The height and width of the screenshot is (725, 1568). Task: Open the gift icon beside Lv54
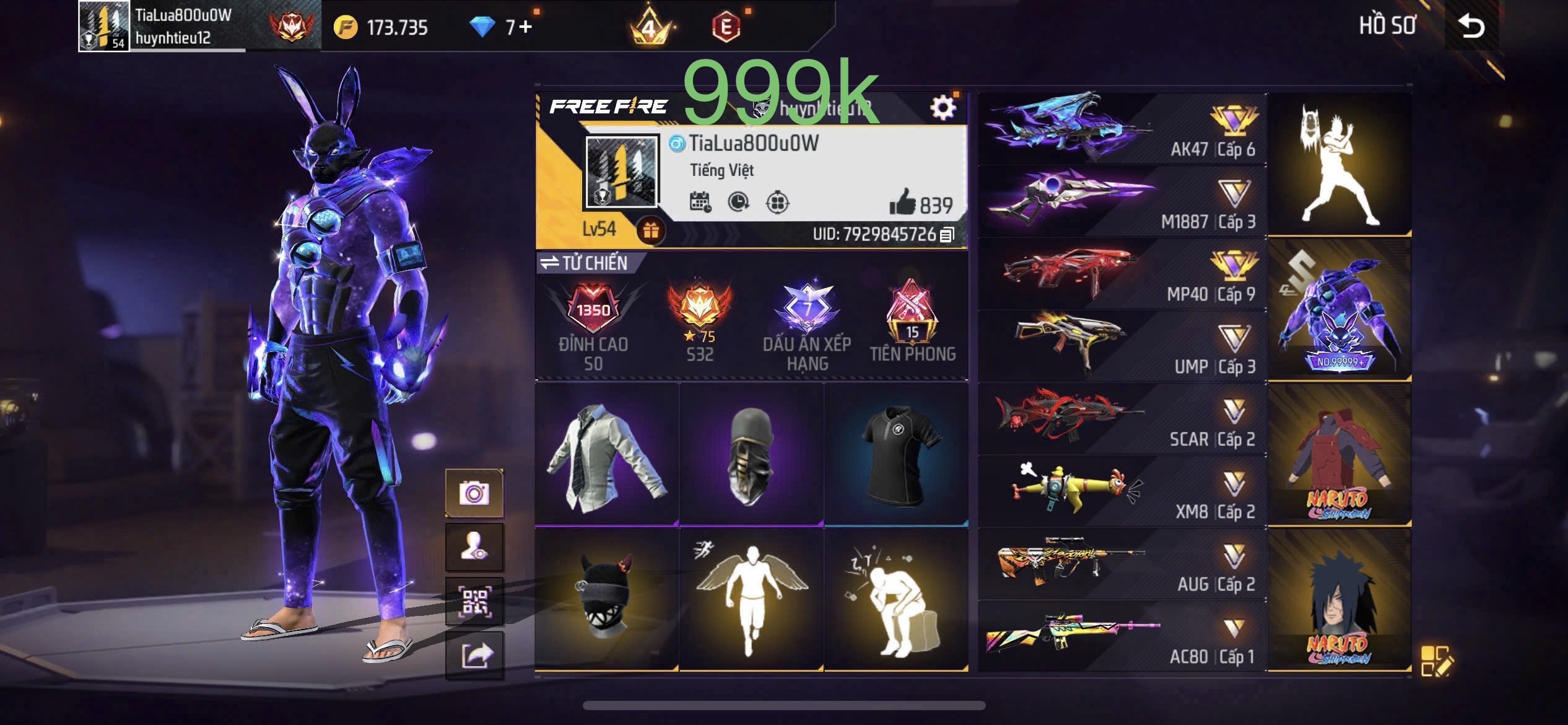650,231
